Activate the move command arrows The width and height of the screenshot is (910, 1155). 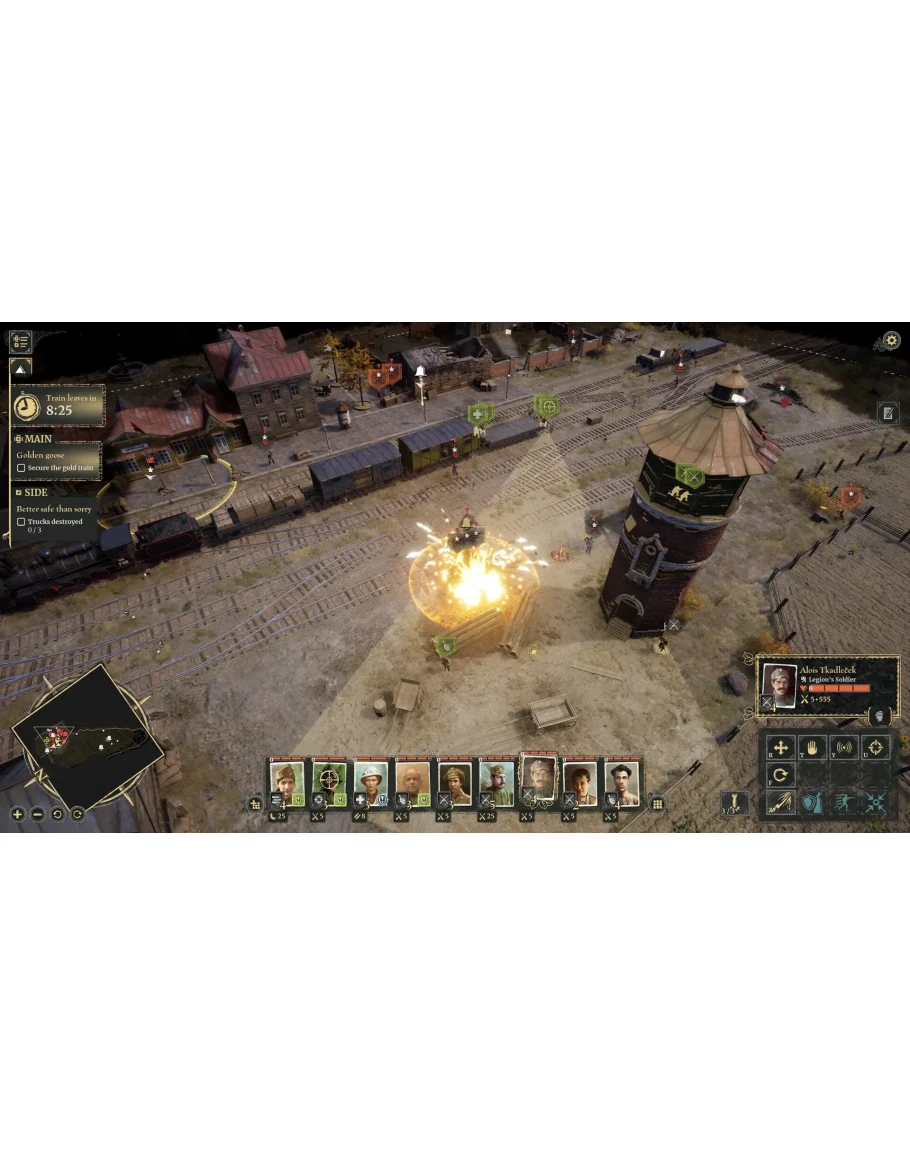pos(780,747)
